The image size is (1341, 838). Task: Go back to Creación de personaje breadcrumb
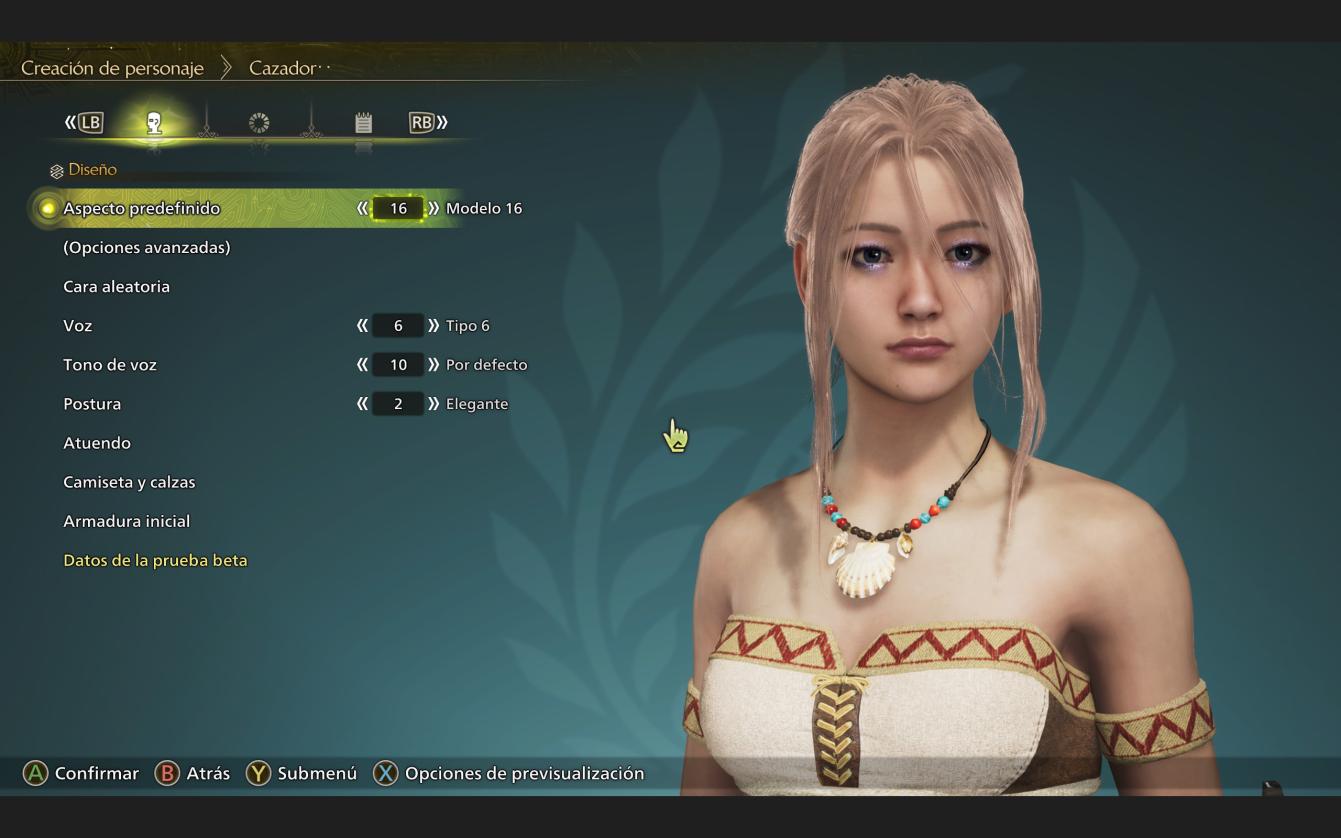(x=112, y=68)
